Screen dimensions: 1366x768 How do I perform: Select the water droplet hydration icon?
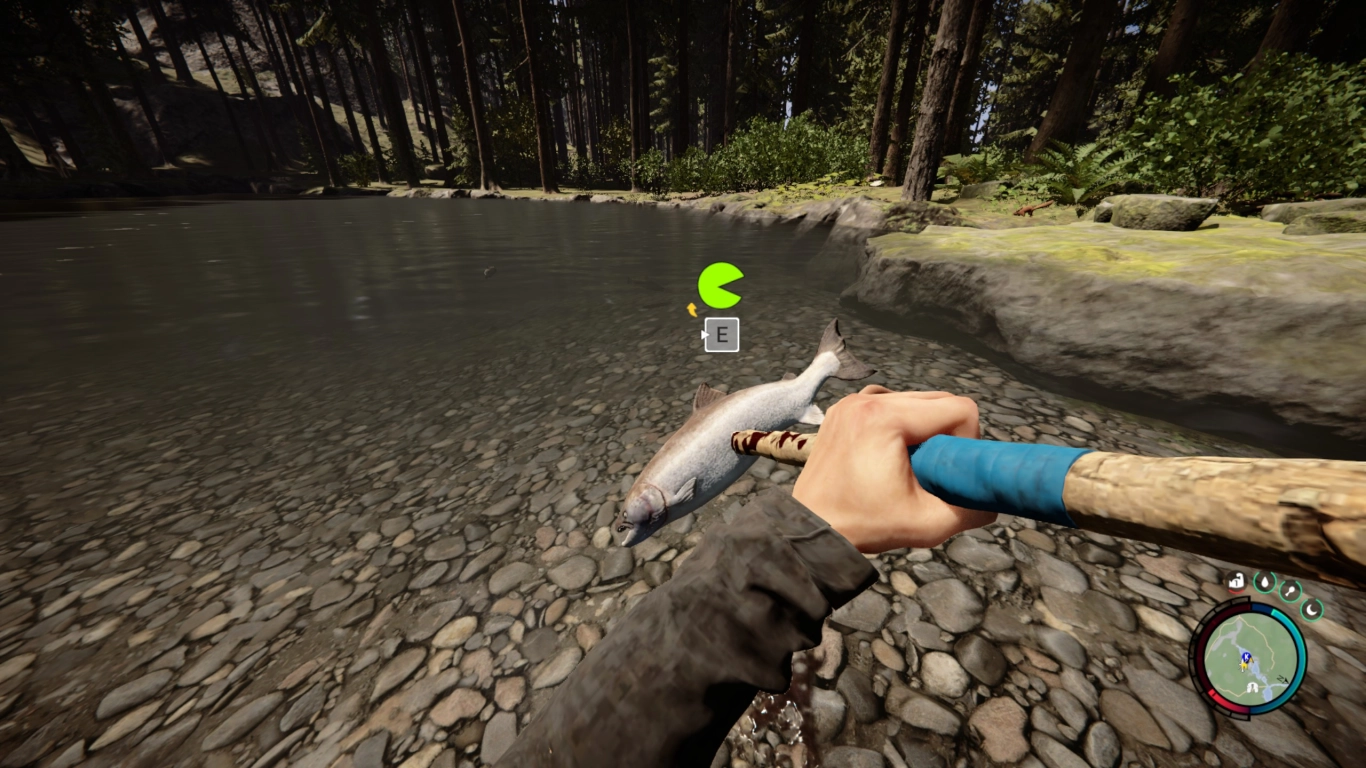(1264, 582)
